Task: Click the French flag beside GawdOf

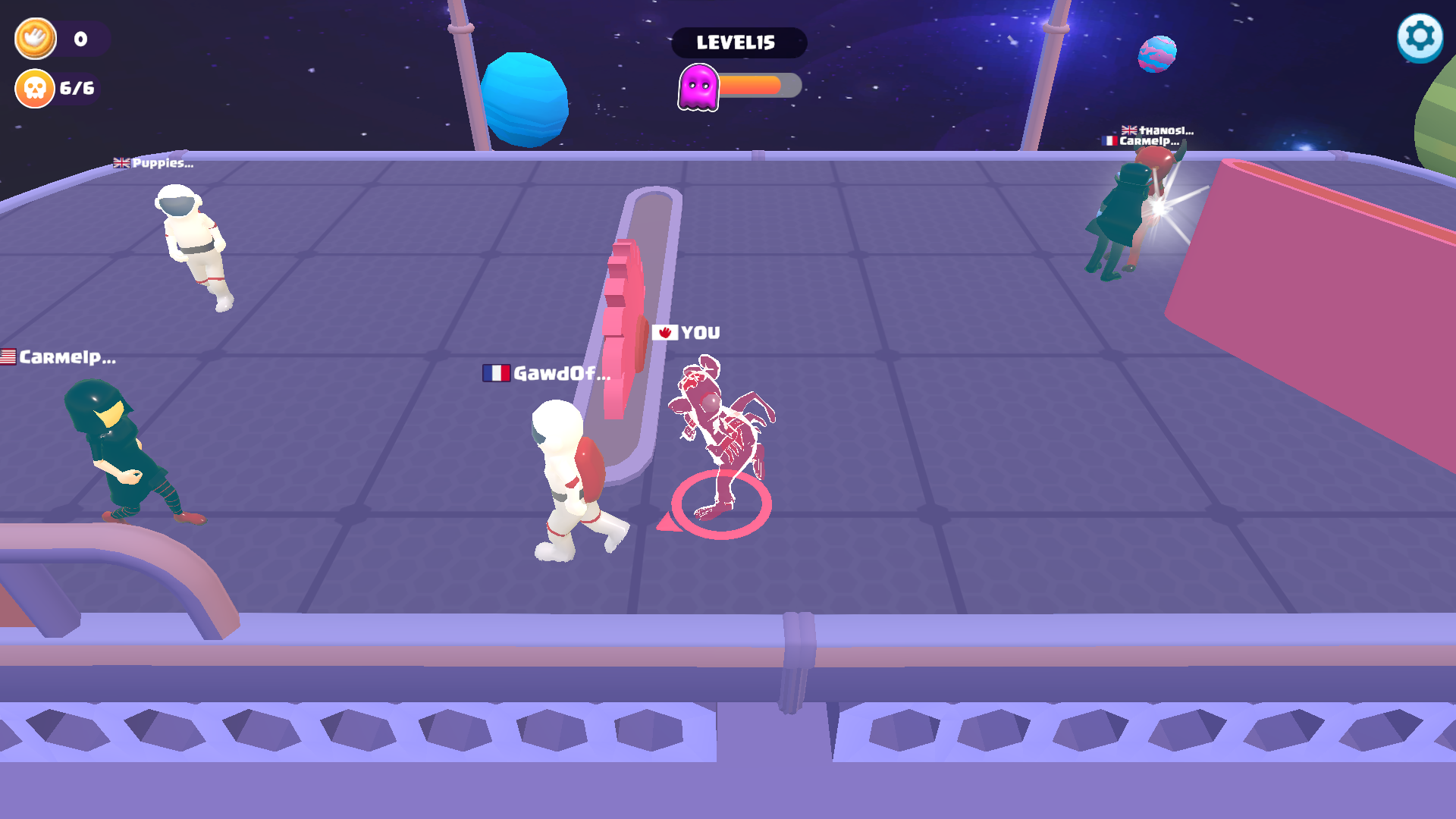Action: (496, 373)
